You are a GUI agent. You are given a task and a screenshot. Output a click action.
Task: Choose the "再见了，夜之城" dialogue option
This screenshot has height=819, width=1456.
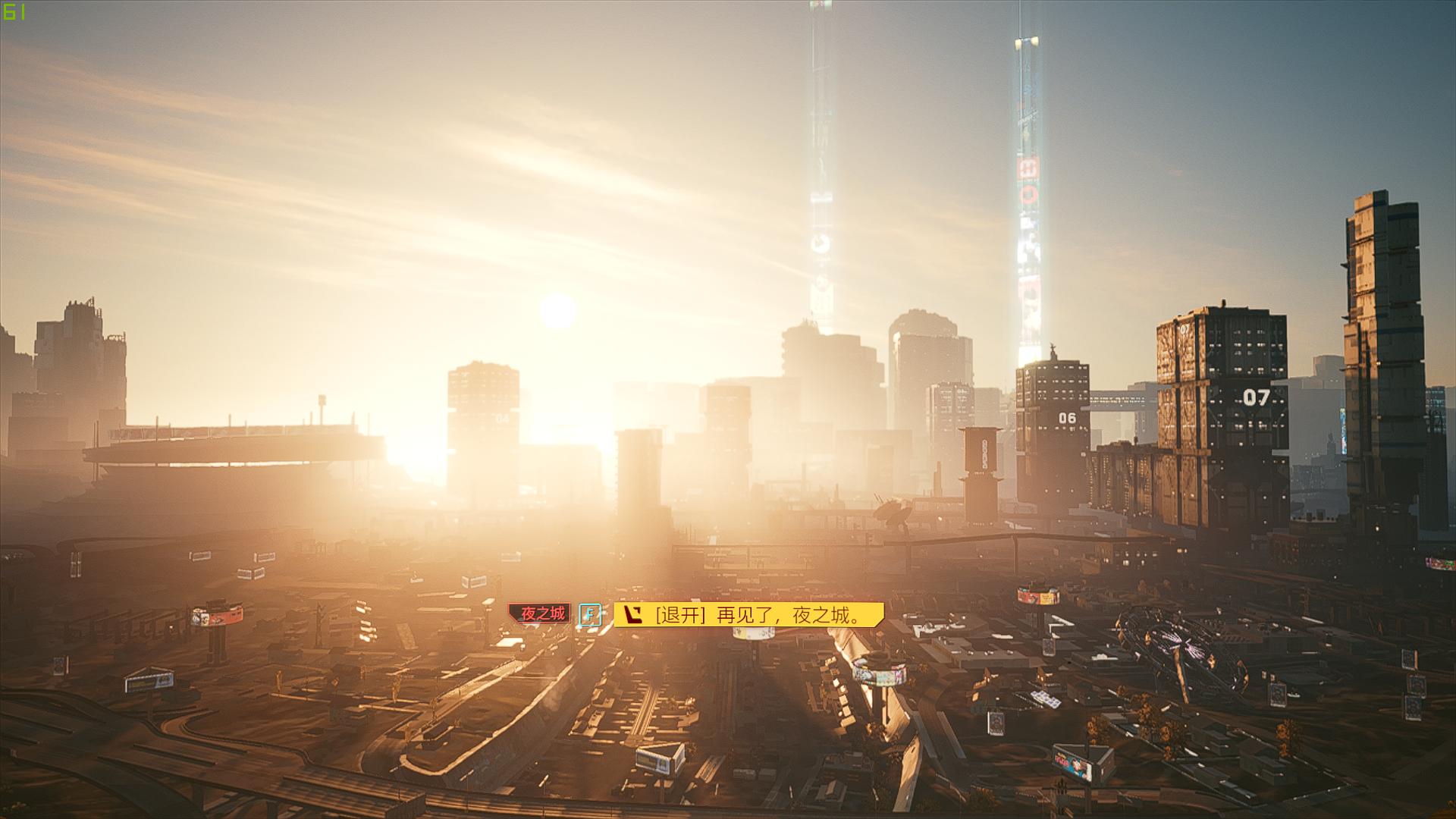click(x=749, y=614)
